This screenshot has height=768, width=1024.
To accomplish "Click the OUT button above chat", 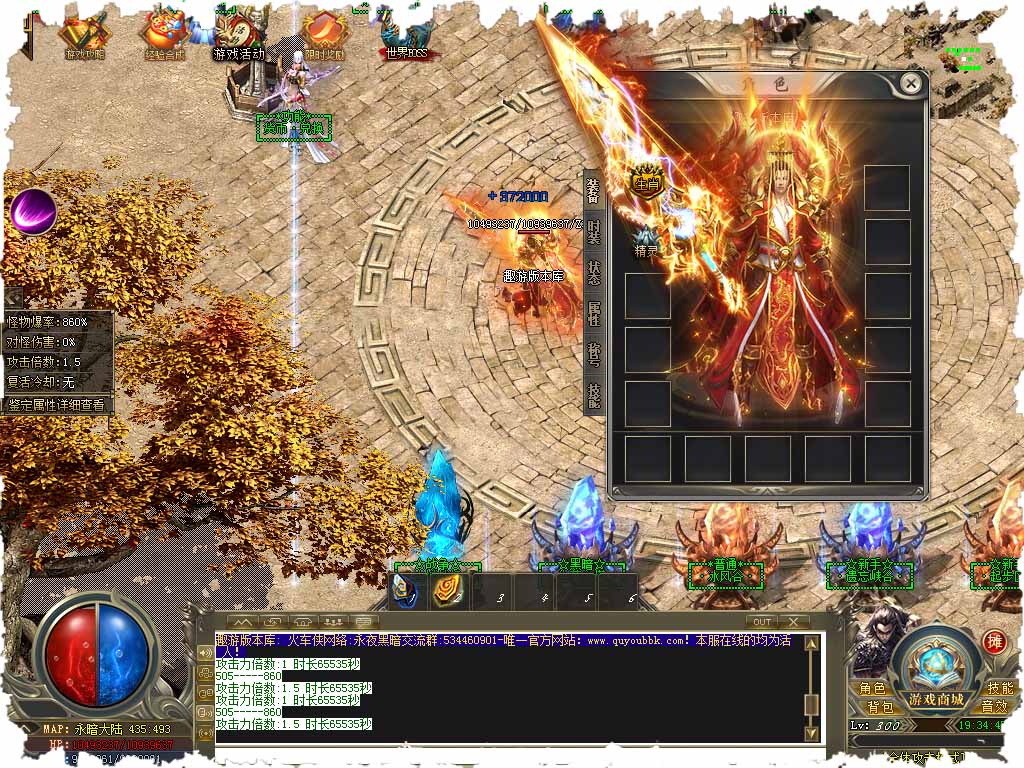I will pyautogui.click(x=763, y=622).
